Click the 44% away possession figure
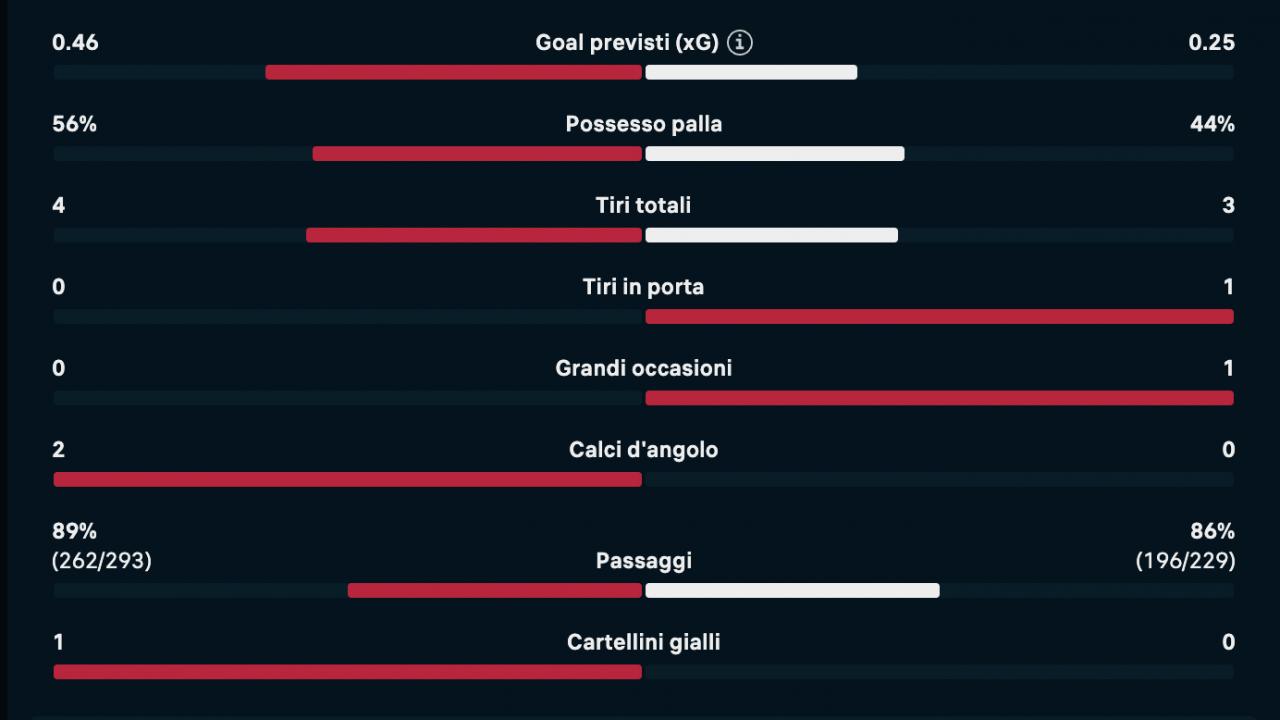1280x720 pixels. click(x=1210, y=124)
